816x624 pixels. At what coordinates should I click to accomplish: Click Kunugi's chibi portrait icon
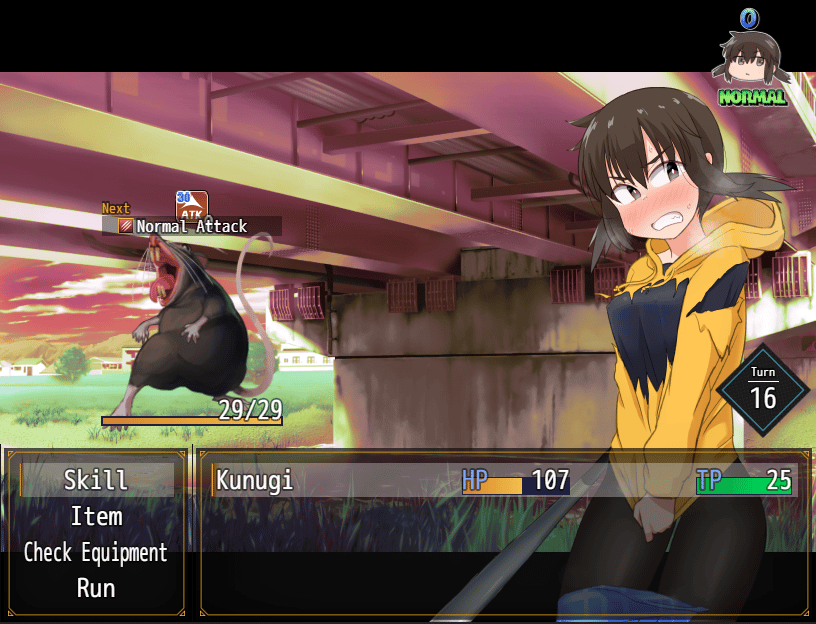coord(749,60)
